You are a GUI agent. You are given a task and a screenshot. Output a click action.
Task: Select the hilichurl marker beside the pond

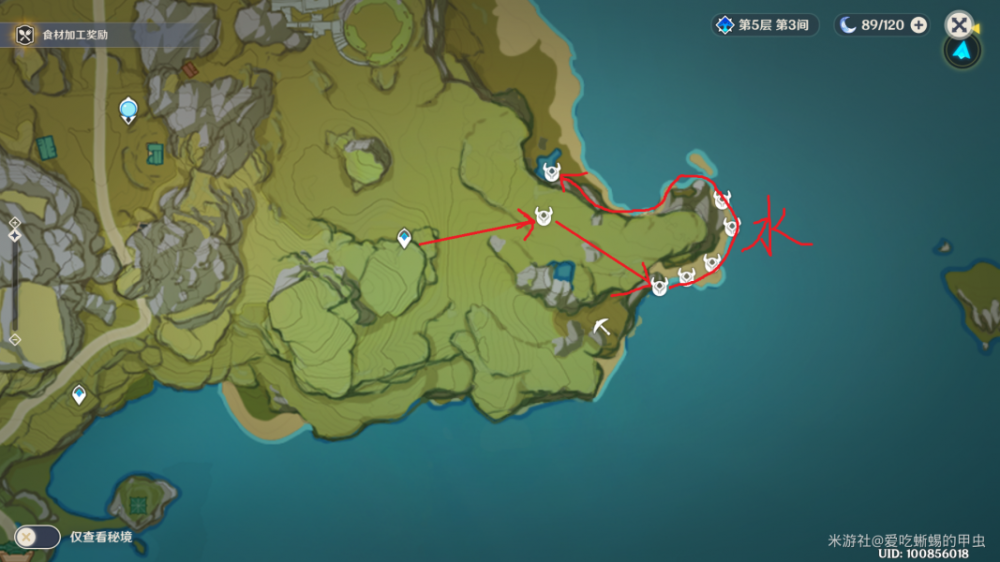pos(551,173)
